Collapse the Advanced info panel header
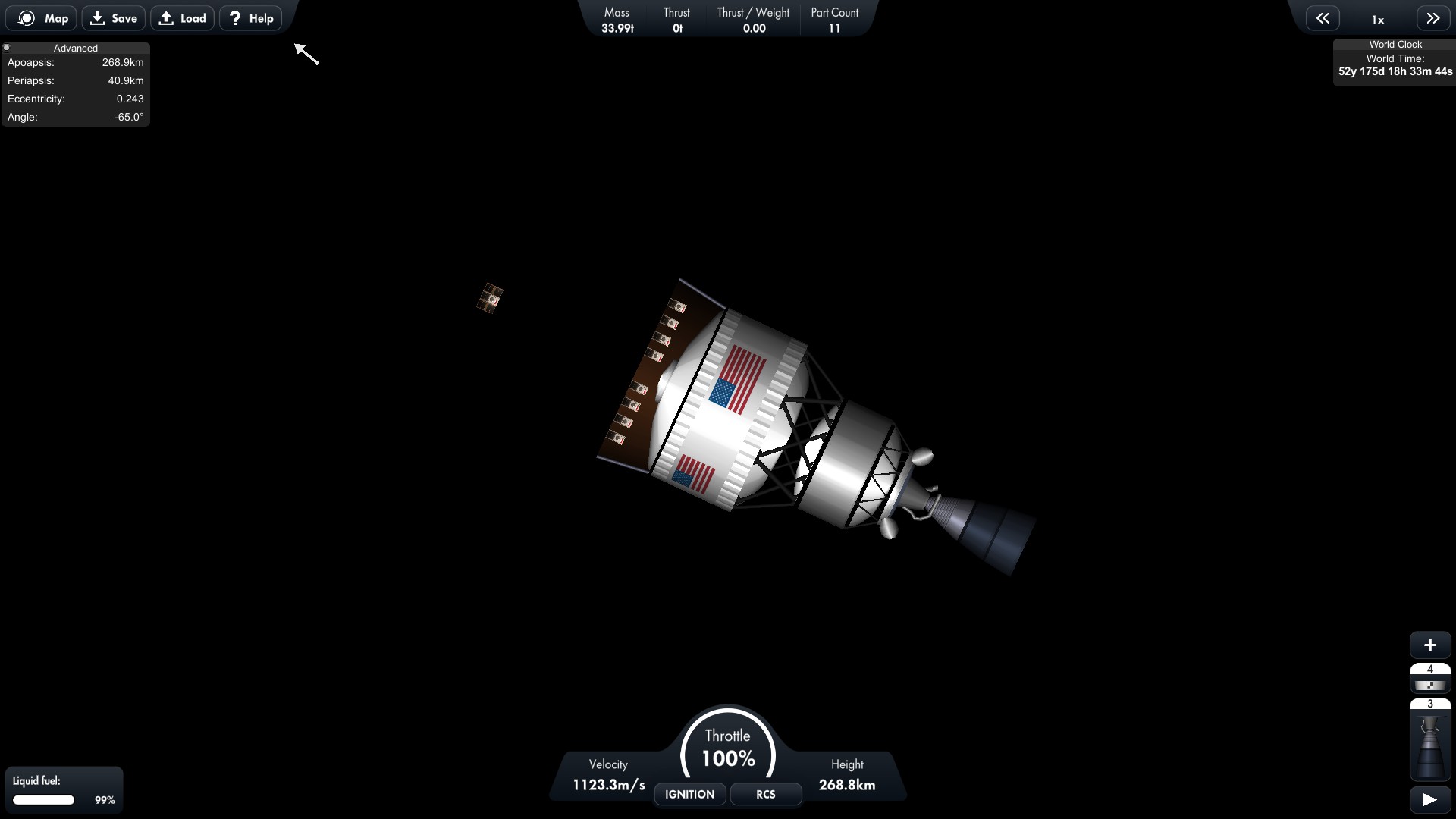Screen dimensions: 1456x819 click(x=75, y=47)
